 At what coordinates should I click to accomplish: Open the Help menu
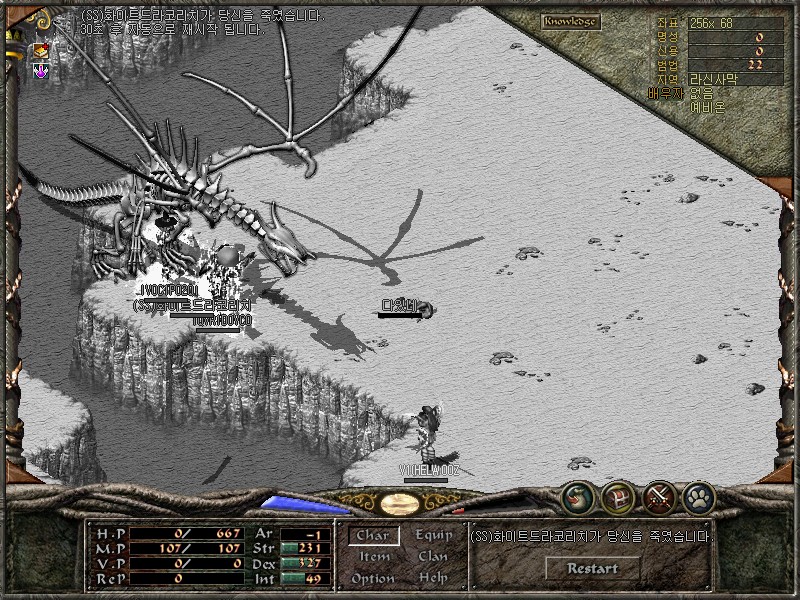click(x=433, y=579)
